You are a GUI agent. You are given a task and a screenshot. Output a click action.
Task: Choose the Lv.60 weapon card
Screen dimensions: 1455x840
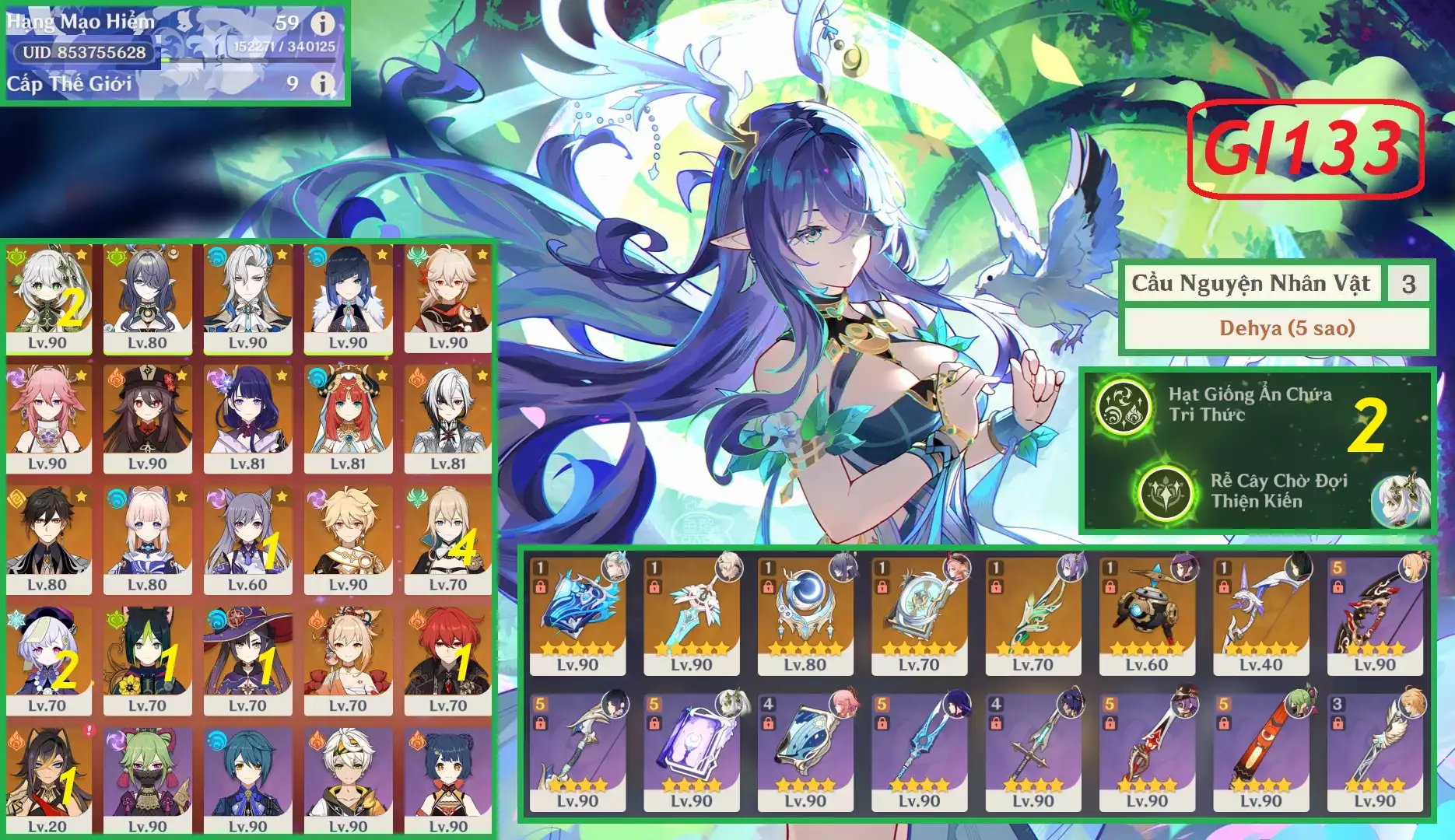point(1147,614)
